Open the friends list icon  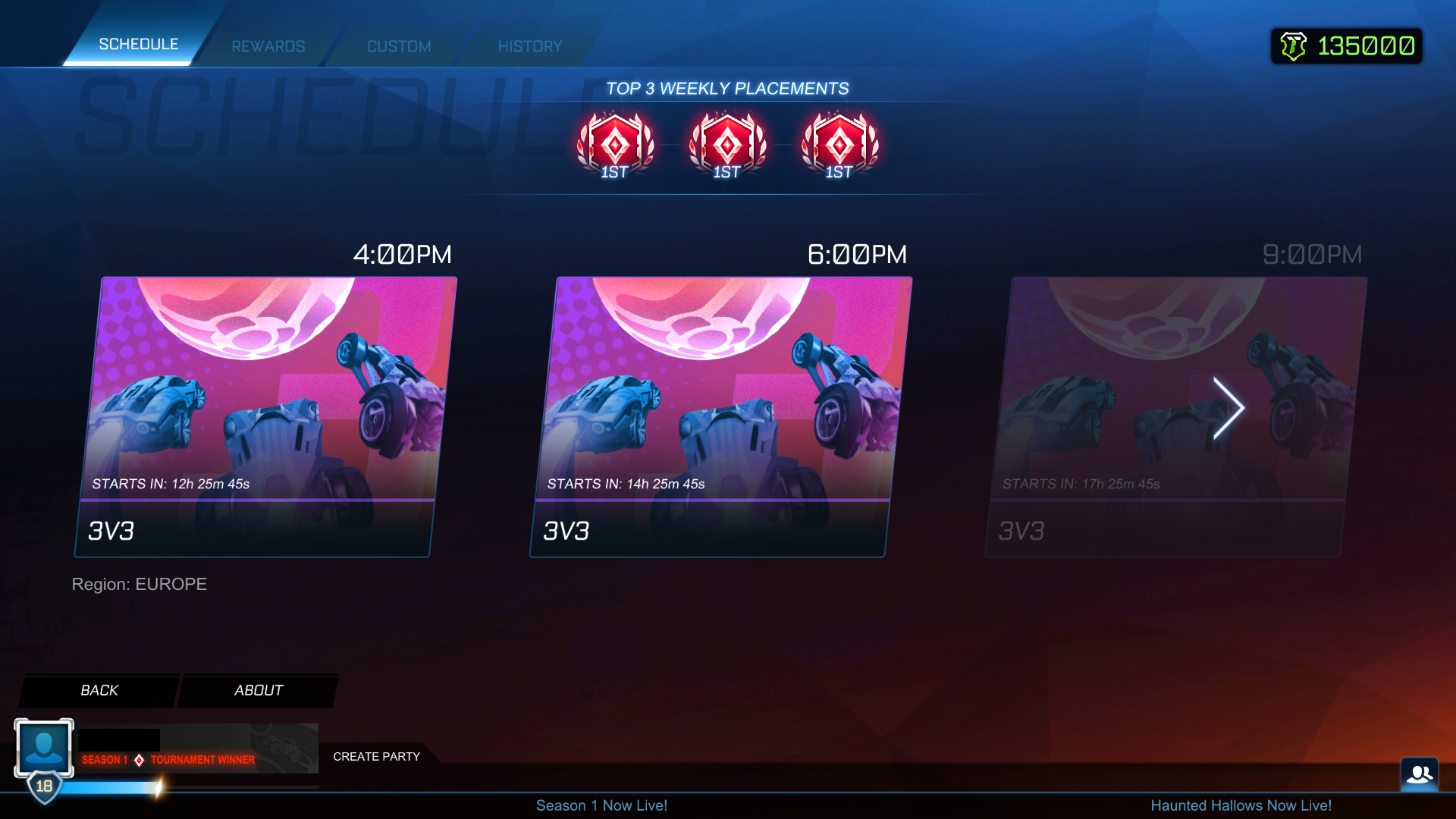(x=1419, y=773)
